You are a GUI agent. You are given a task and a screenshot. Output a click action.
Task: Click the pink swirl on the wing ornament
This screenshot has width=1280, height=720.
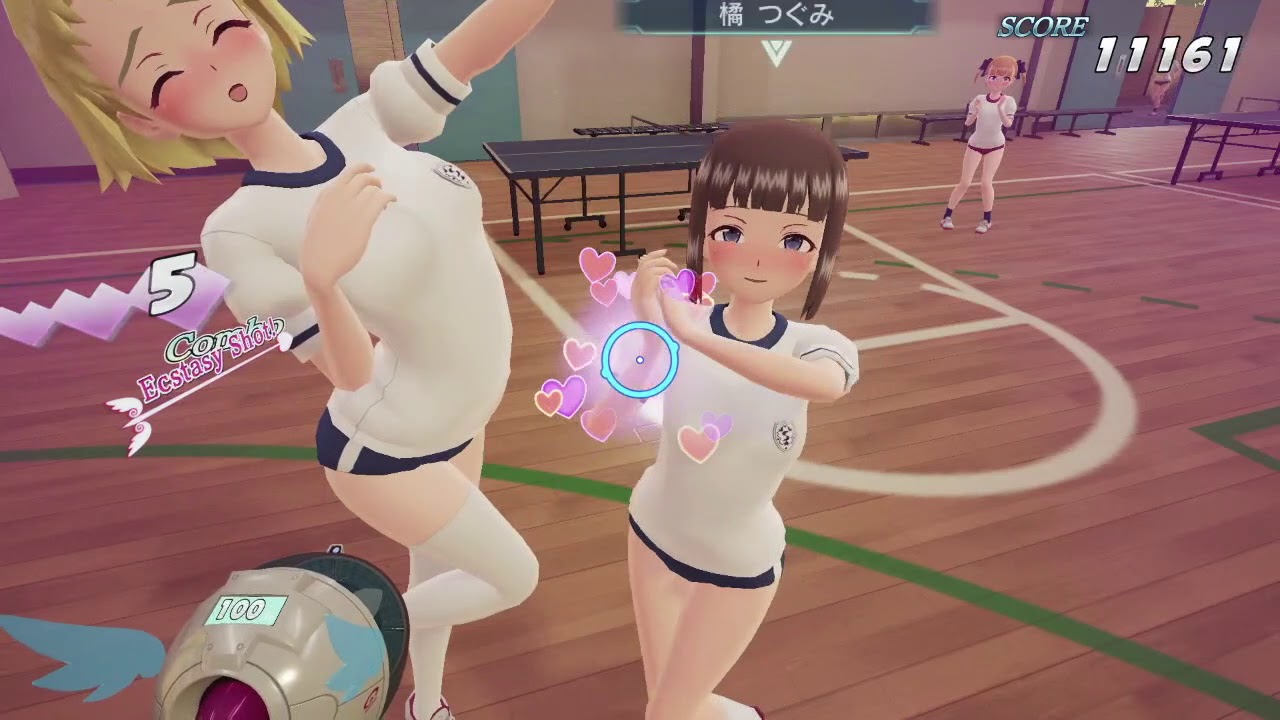[133, 411]
